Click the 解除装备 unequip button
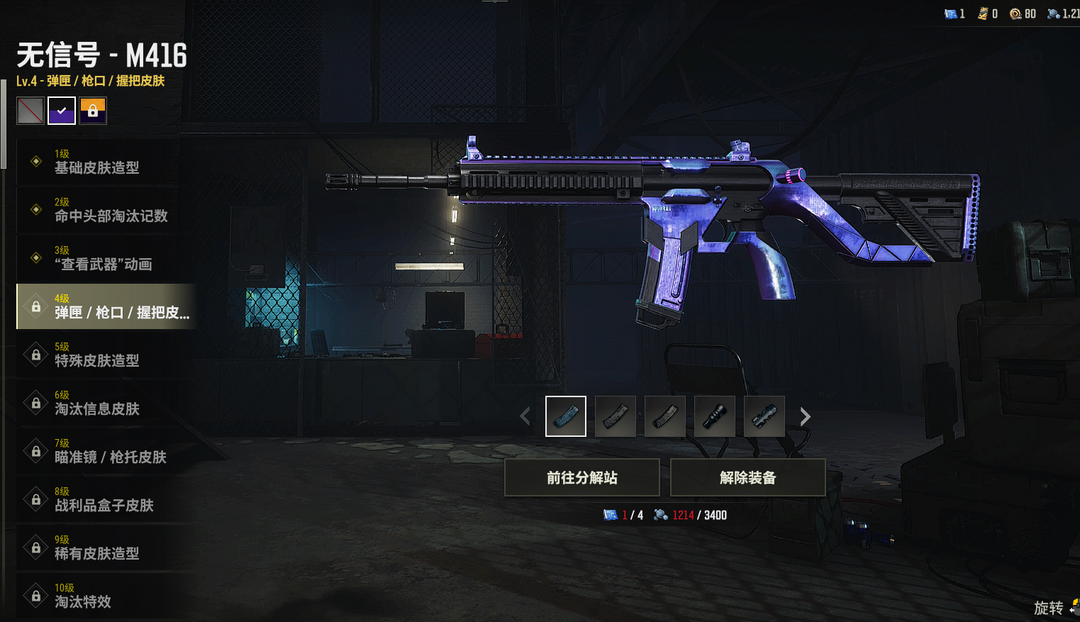Screen dimensions: 1080x622 point(747,478)
